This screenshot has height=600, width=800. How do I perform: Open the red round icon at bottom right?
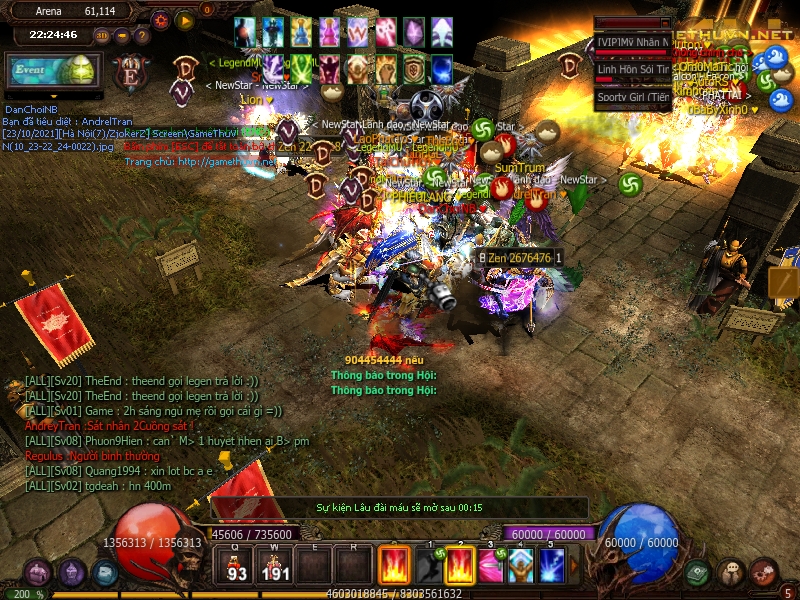tap(765, 573)
